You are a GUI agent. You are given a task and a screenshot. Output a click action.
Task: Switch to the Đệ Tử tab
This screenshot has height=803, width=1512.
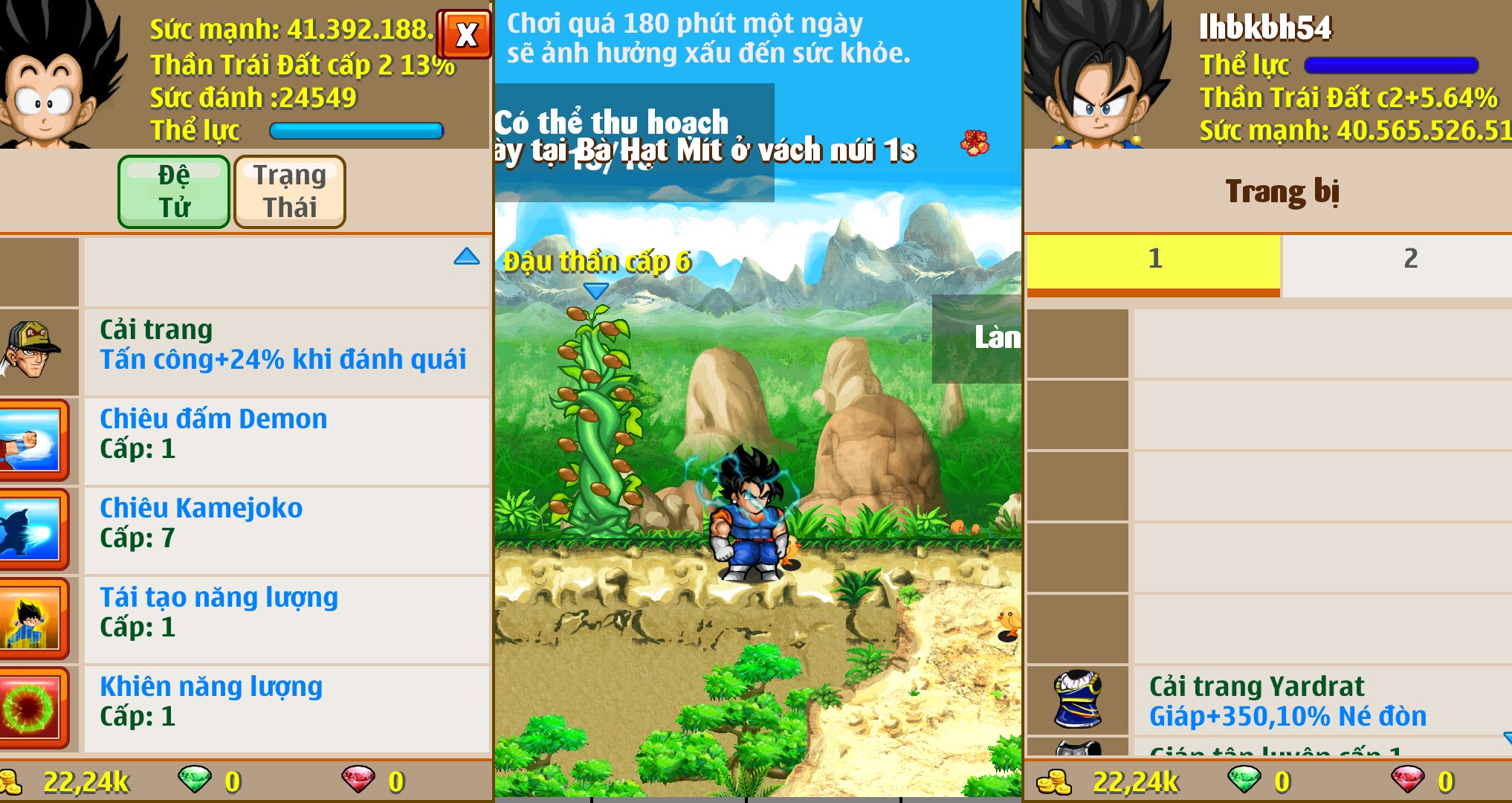(173, 191)
